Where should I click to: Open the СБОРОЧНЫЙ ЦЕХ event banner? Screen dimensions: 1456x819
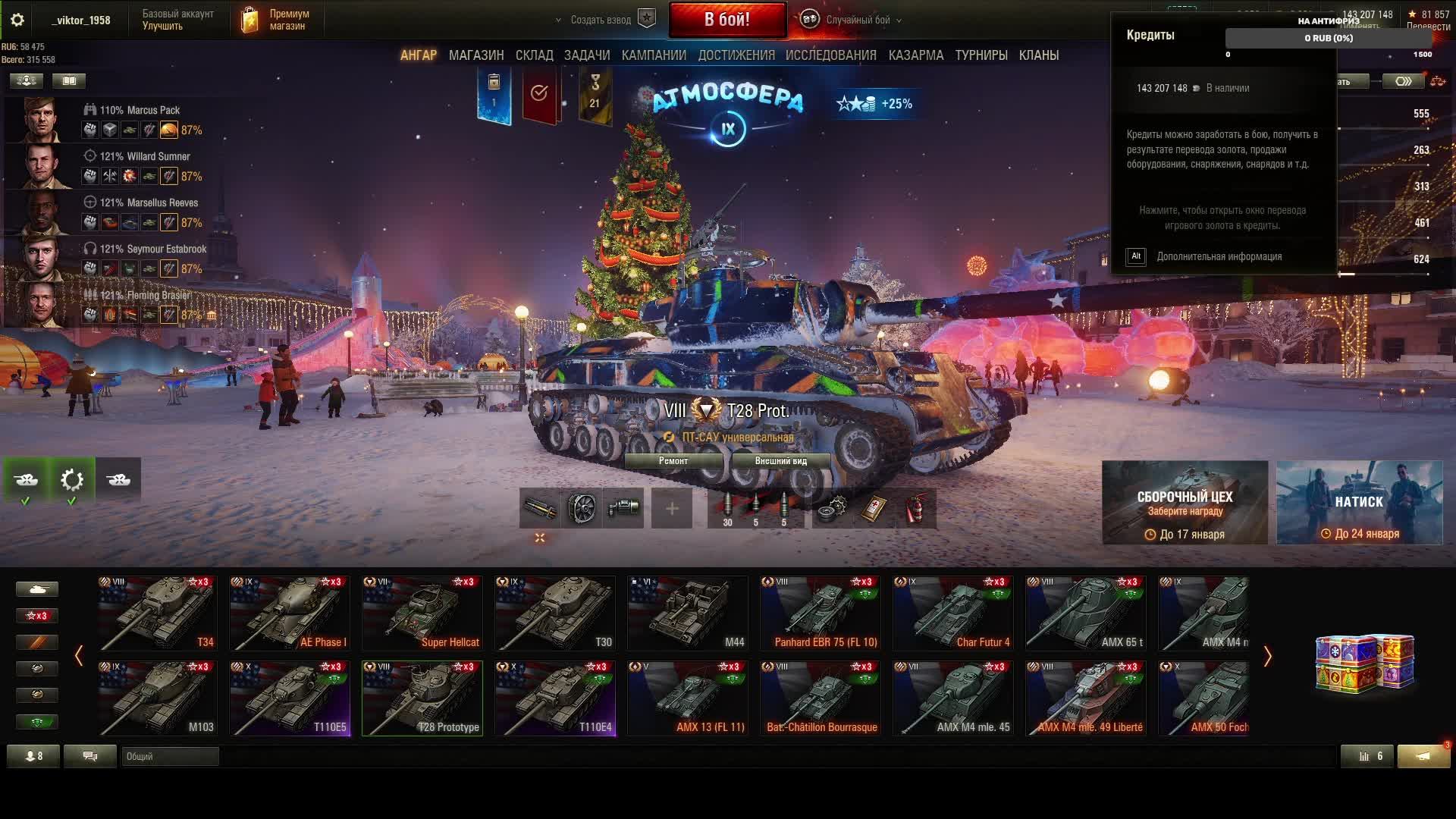click(x=1185, y=503)
